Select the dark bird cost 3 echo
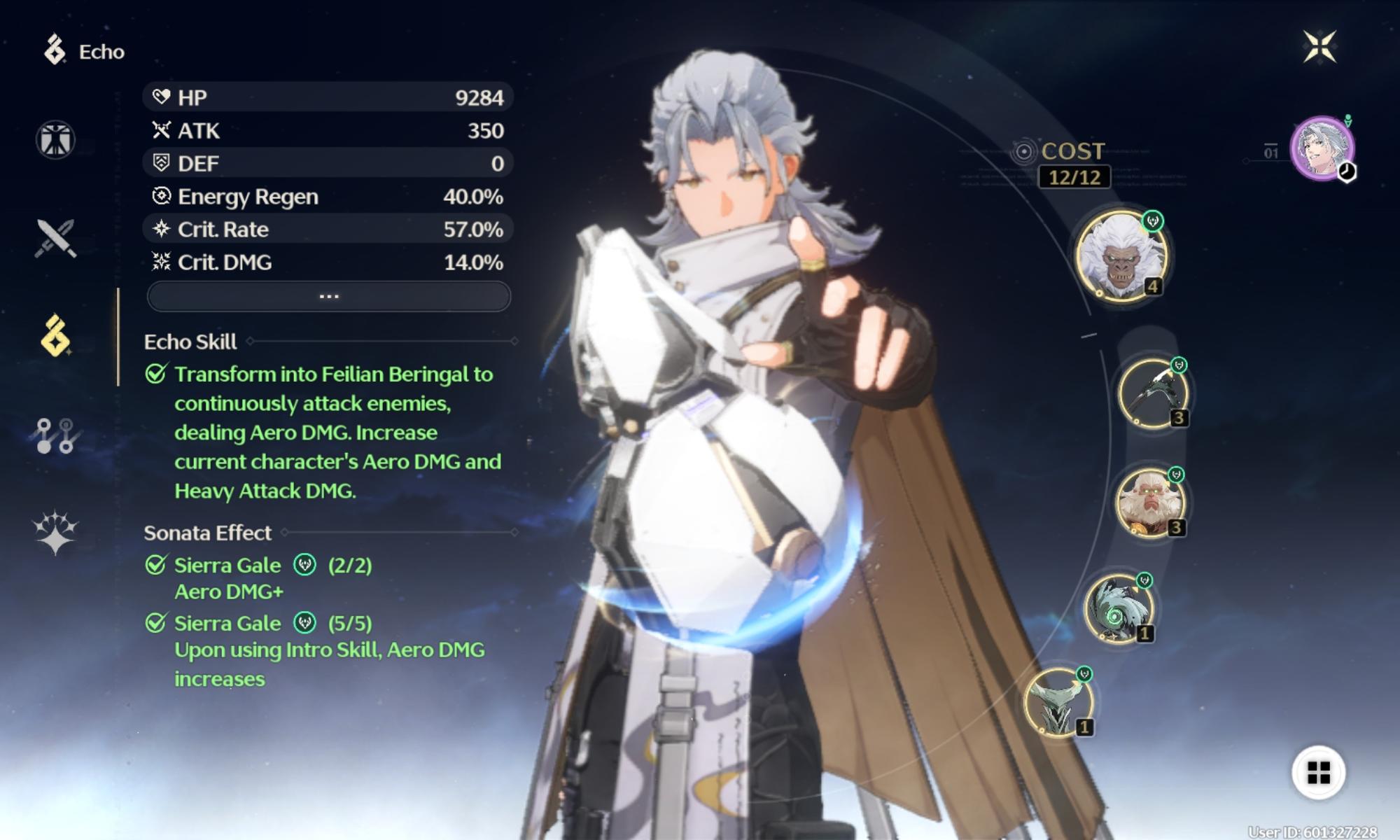 pyautogui.click(x=1153, y=393)
